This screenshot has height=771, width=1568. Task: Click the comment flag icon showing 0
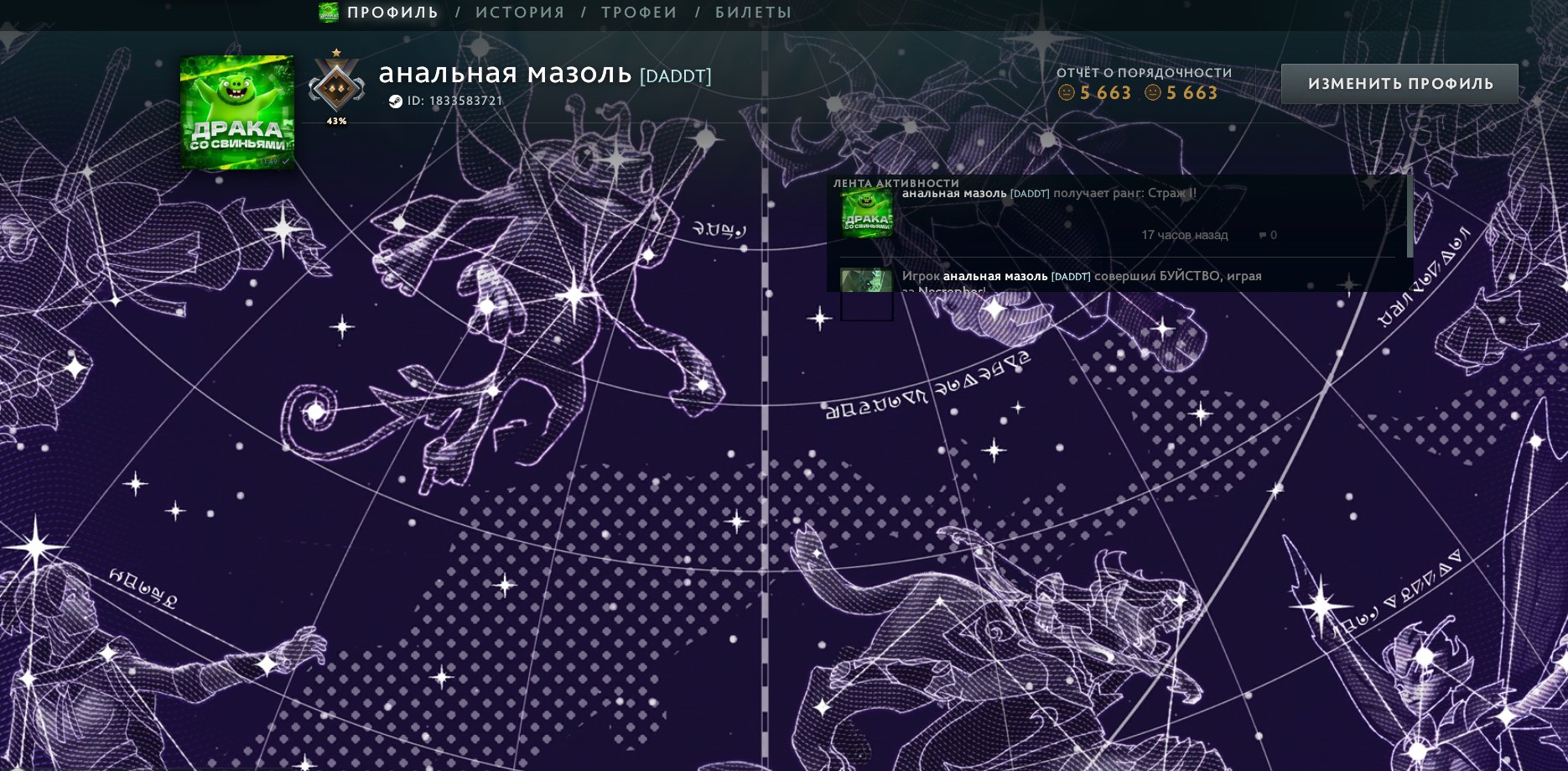1263,237
